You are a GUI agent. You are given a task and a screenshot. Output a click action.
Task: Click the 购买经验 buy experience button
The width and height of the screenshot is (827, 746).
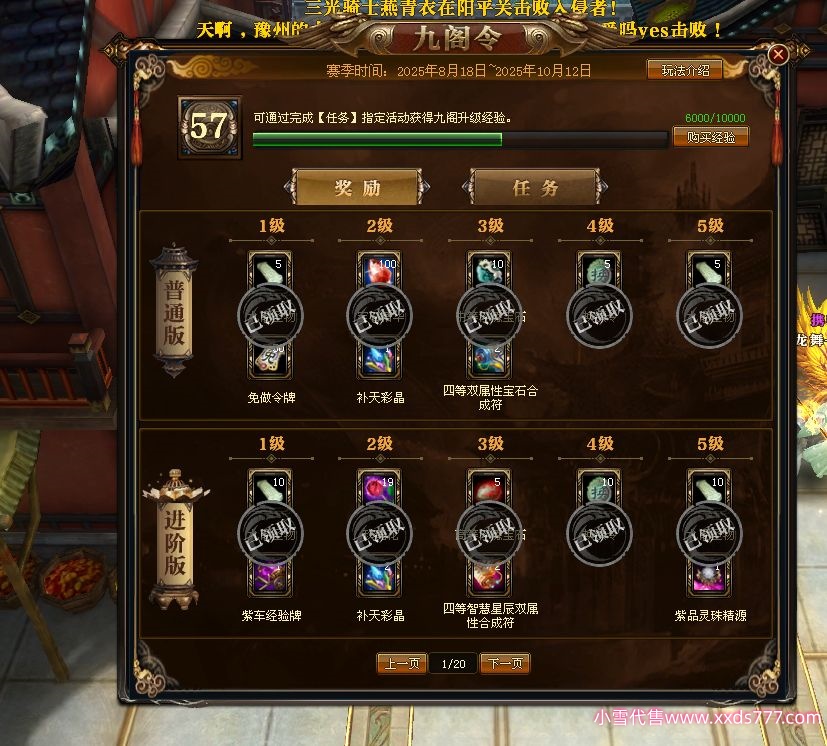coord(710,137)
